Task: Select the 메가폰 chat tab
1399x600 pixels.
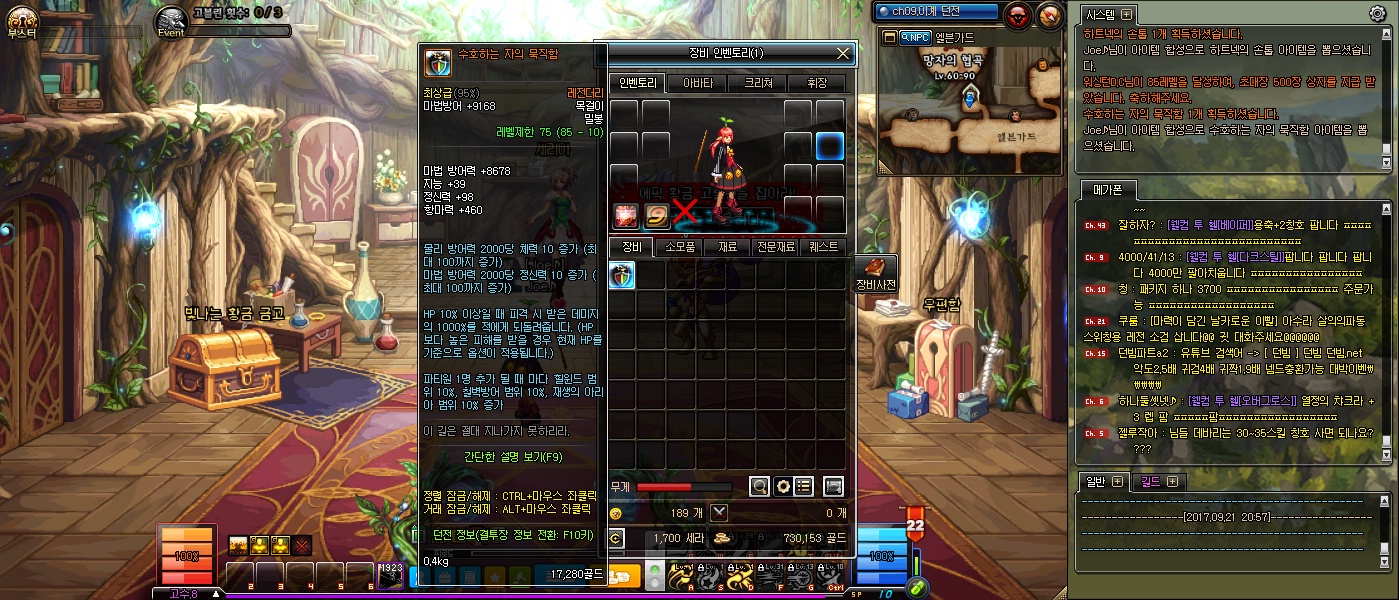Action: pyautogui.click(x=1107, y=190)
